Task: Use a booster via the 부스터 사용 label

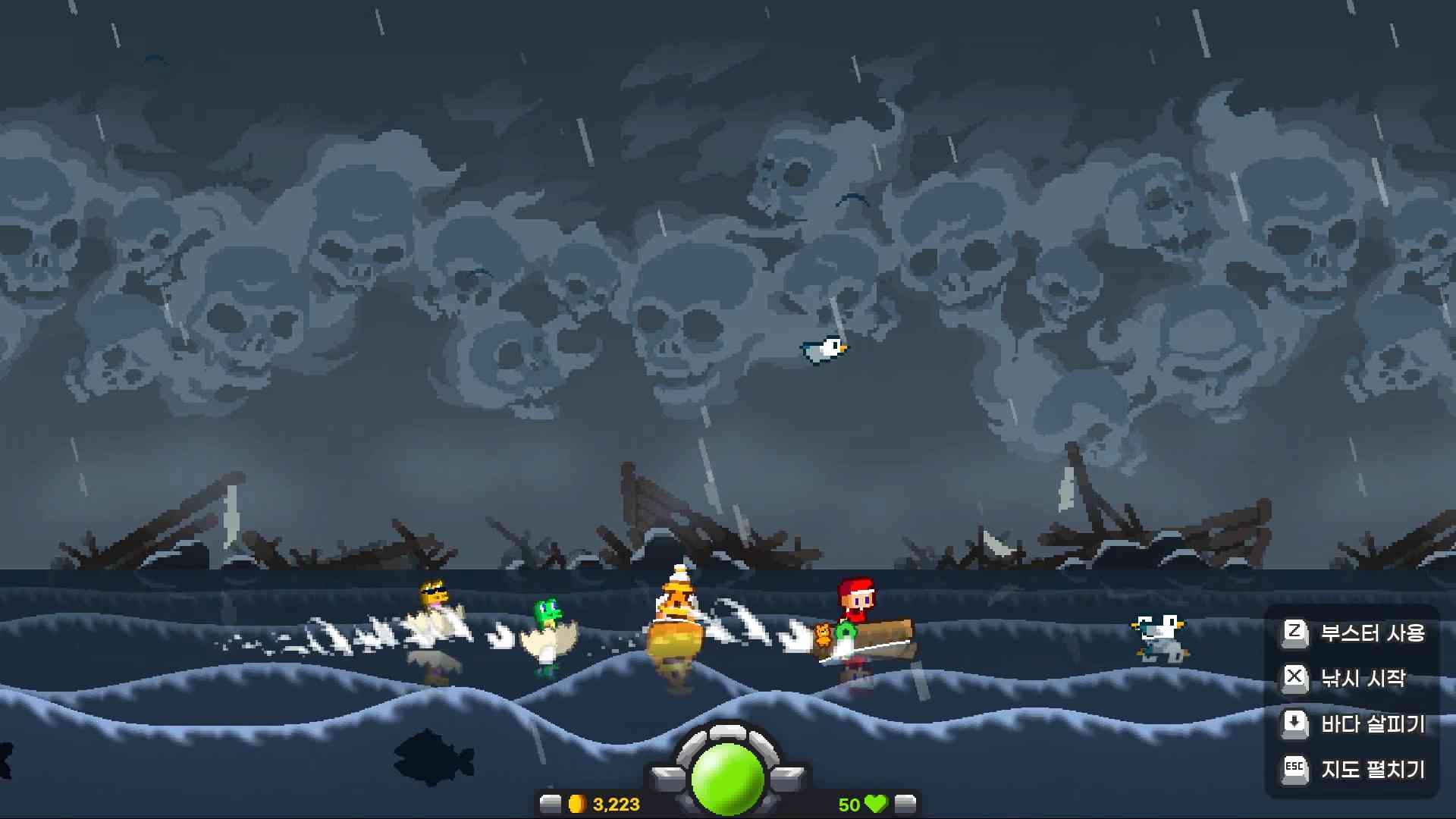Action: [x=1375, y=633]
